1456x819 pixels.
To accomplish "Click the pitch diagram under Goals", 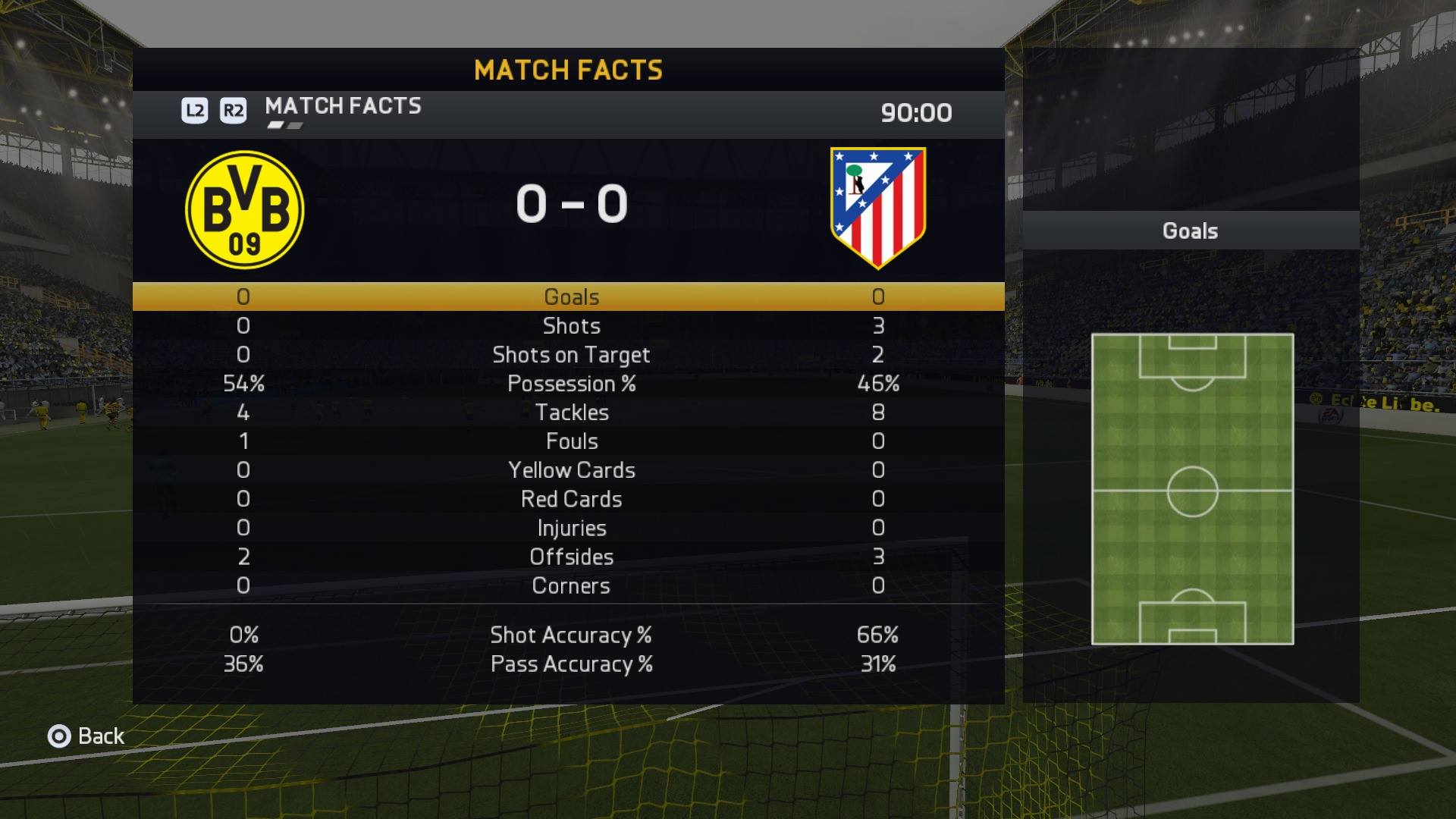I will [1192, 489].
